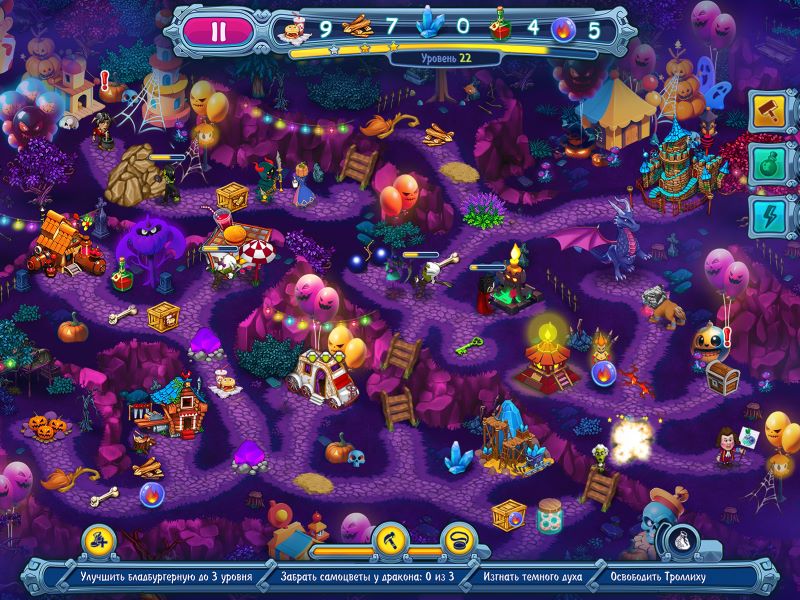This screenshot has width=800, height=600.
Task: Select the gold ring icon
Action: (x=460, y=538)
